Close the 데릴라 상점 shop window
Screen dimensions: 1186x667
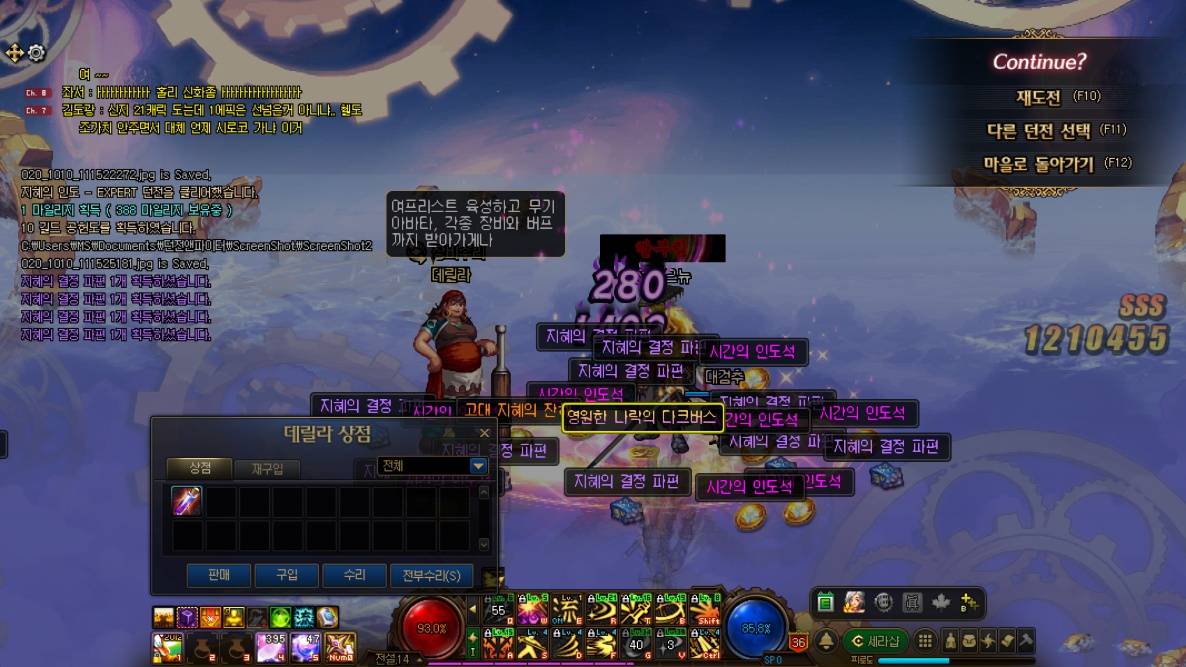pyautogui.click(x=485, y=433)
